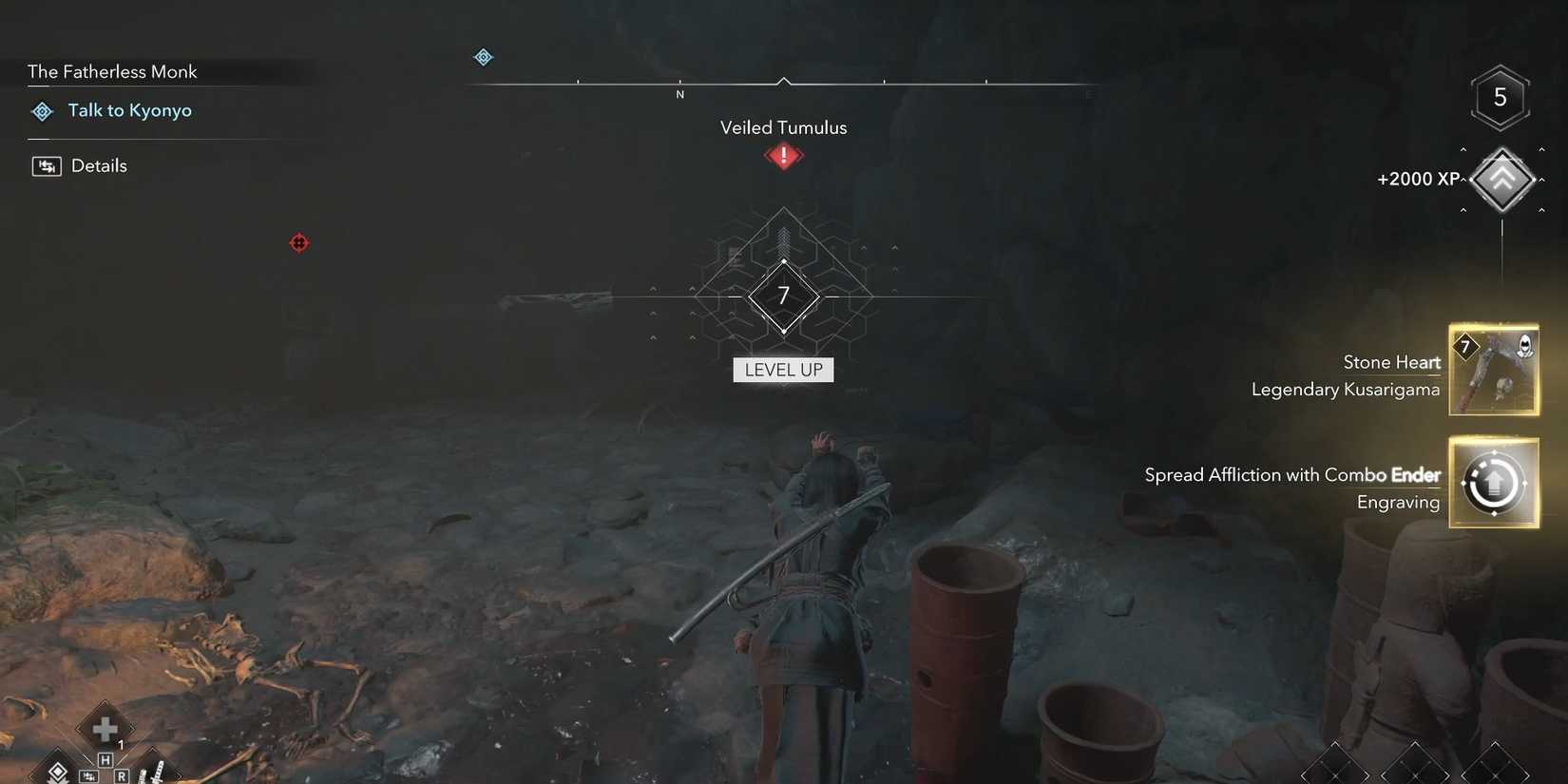Open the Details icon next to quest objective
The width and height of the screenshot is (1568, 784).
(47, 165)
